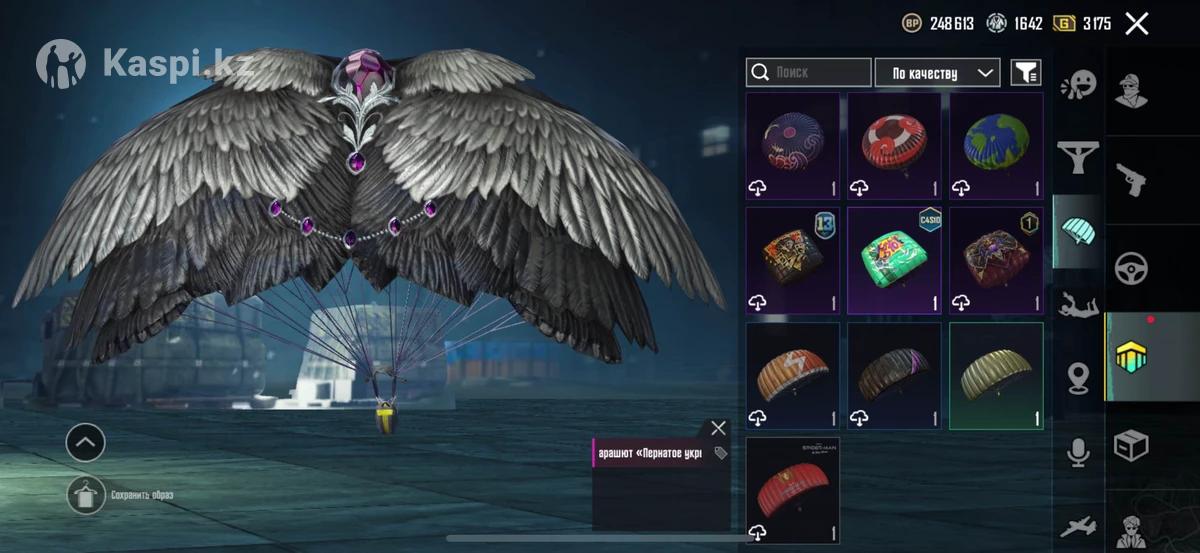The image size is (1200, 553).
Task: Open the pistol weapons category
Action: [1132, 180]
